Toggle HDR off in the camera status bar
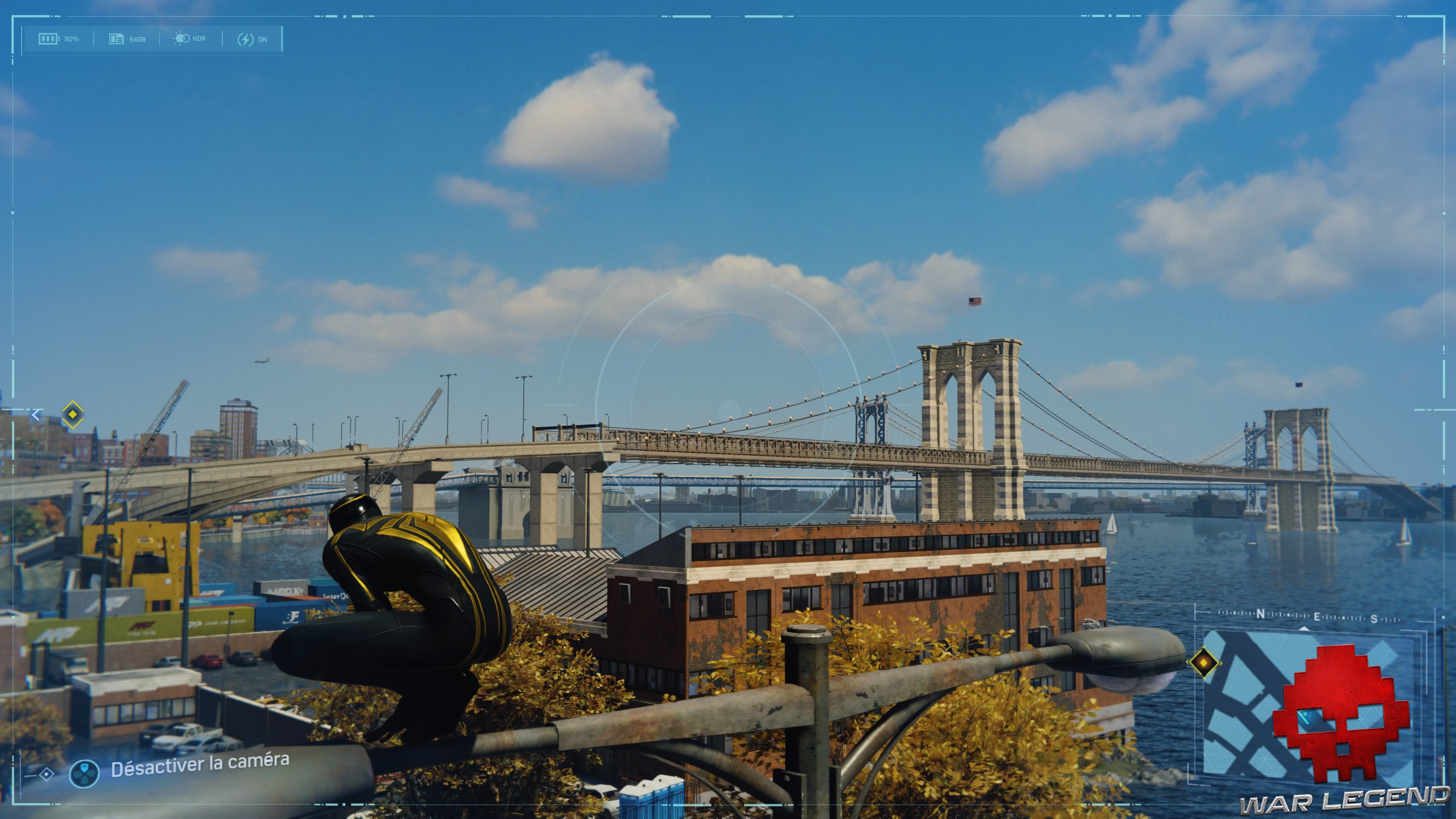The height and width of the screenshot is (819, 1456). click(190, 38)
